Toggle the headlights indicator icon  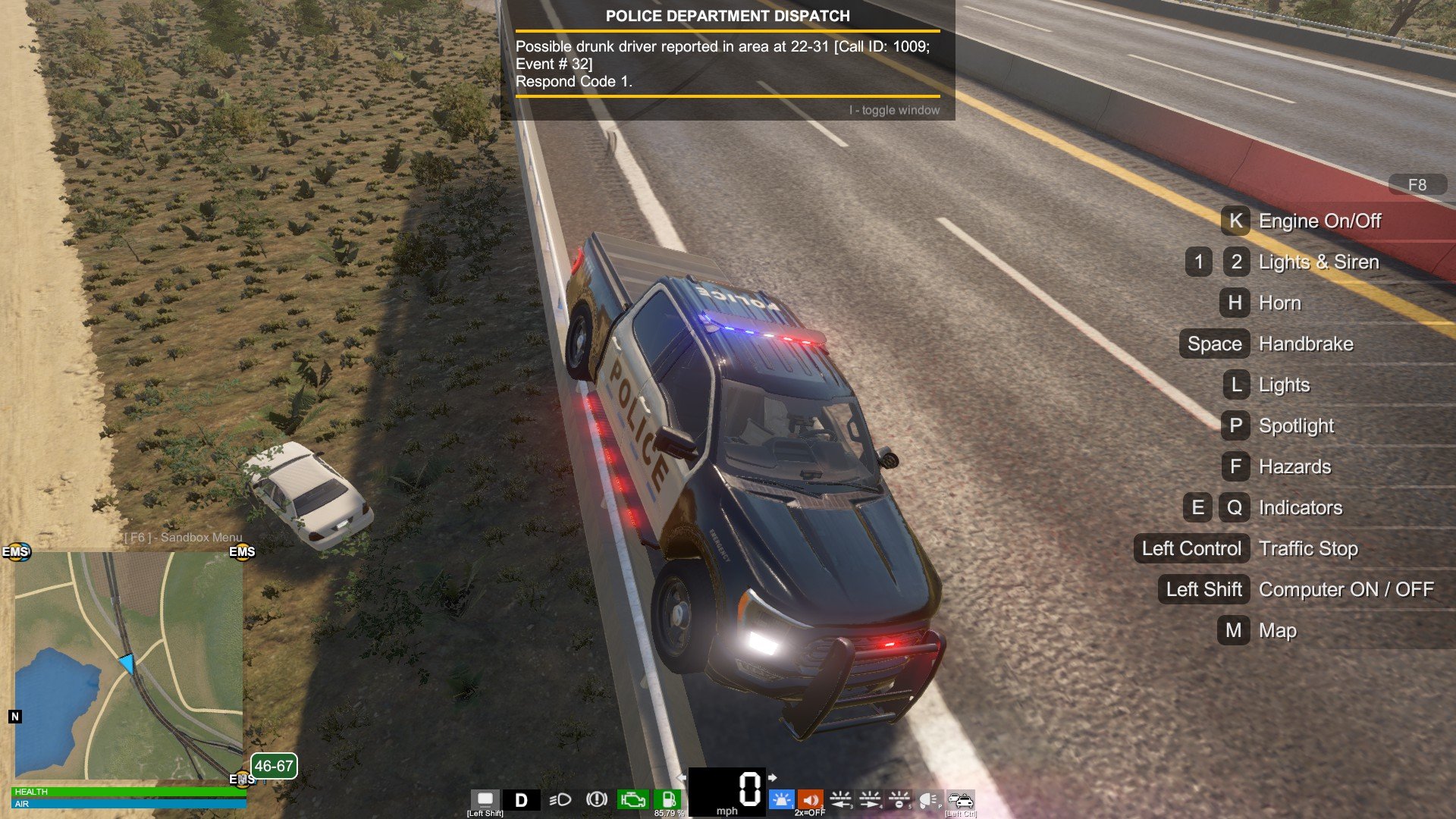(x=560, y=799)
